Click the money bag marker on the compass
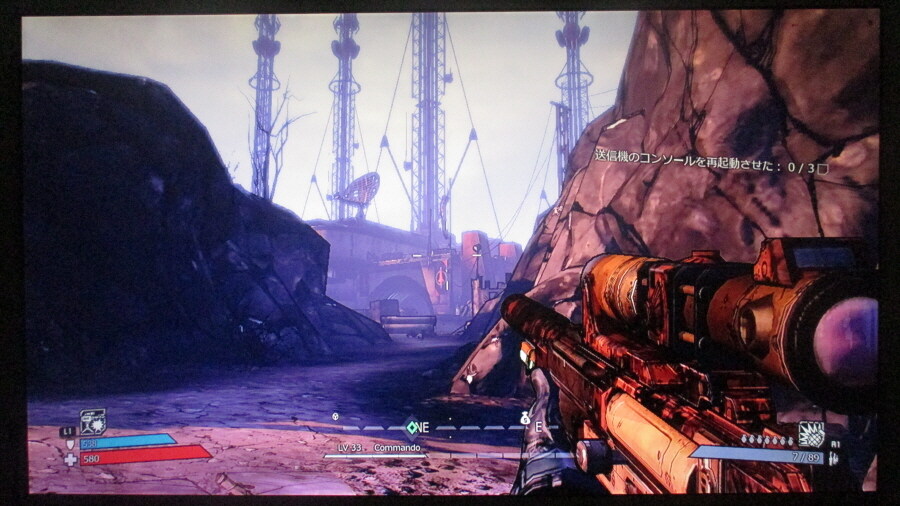This screenshot has width=900, height=506. click(x=523, y=420)
